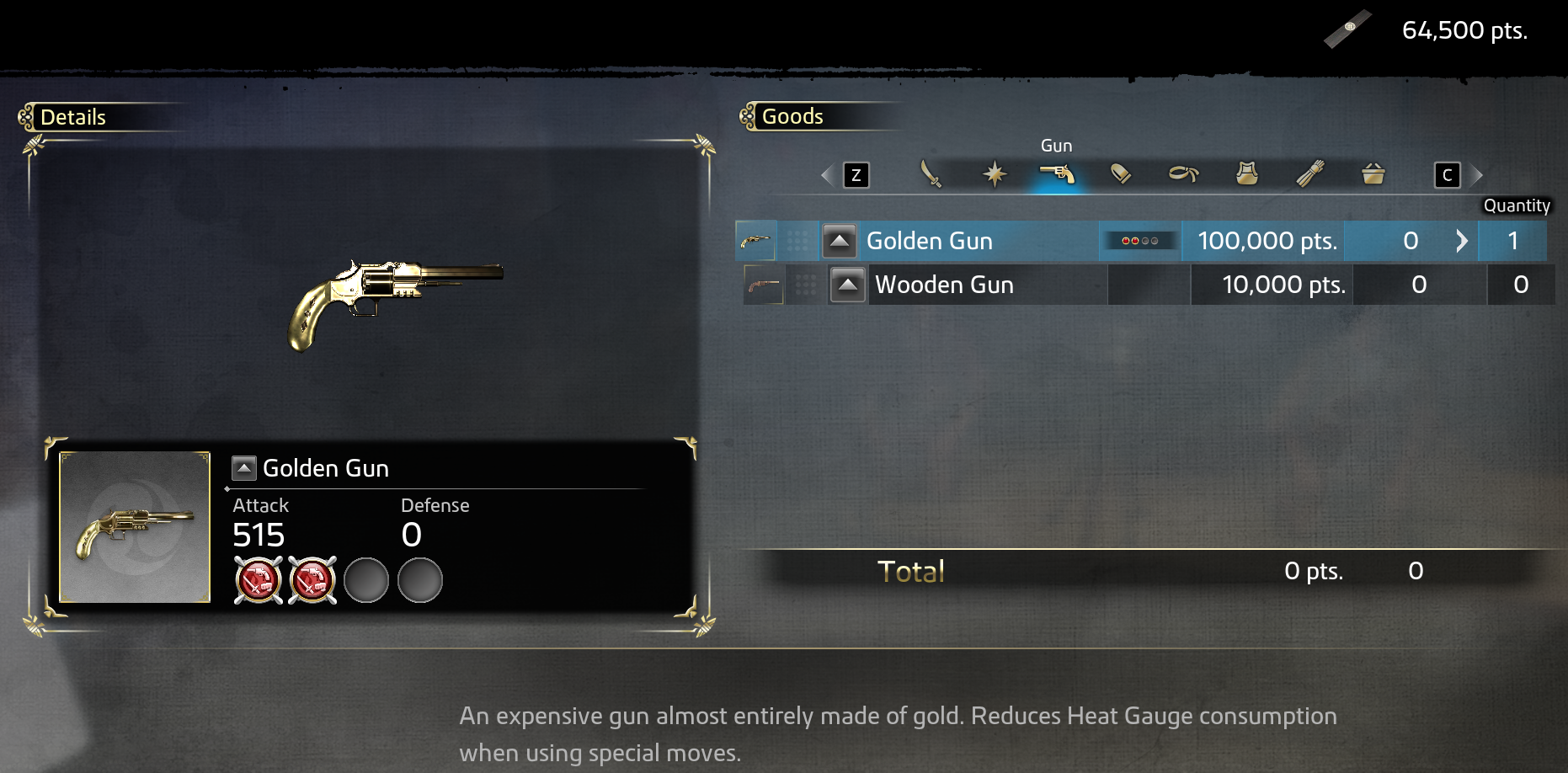Switch to the basket items tab

[1373, 174]
